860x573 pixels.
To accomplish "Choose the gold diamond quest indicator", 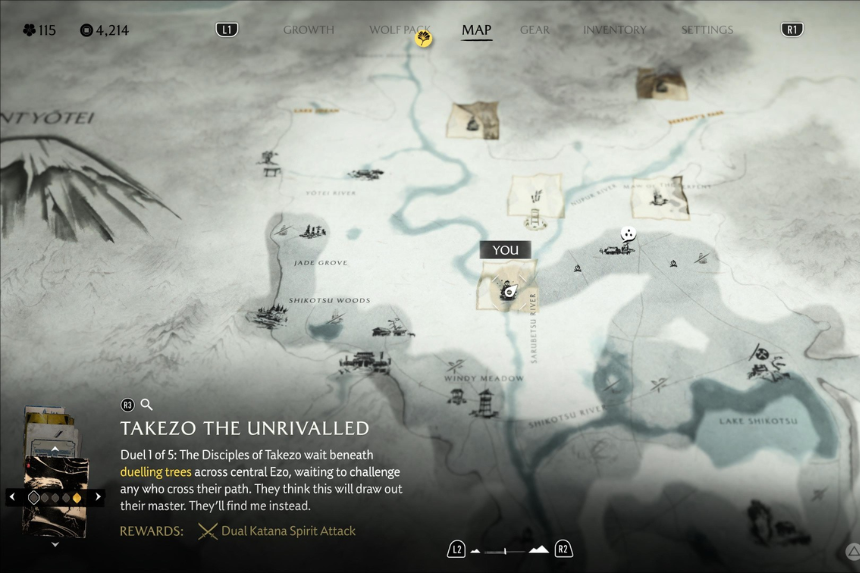I will [x=77, y=497].
